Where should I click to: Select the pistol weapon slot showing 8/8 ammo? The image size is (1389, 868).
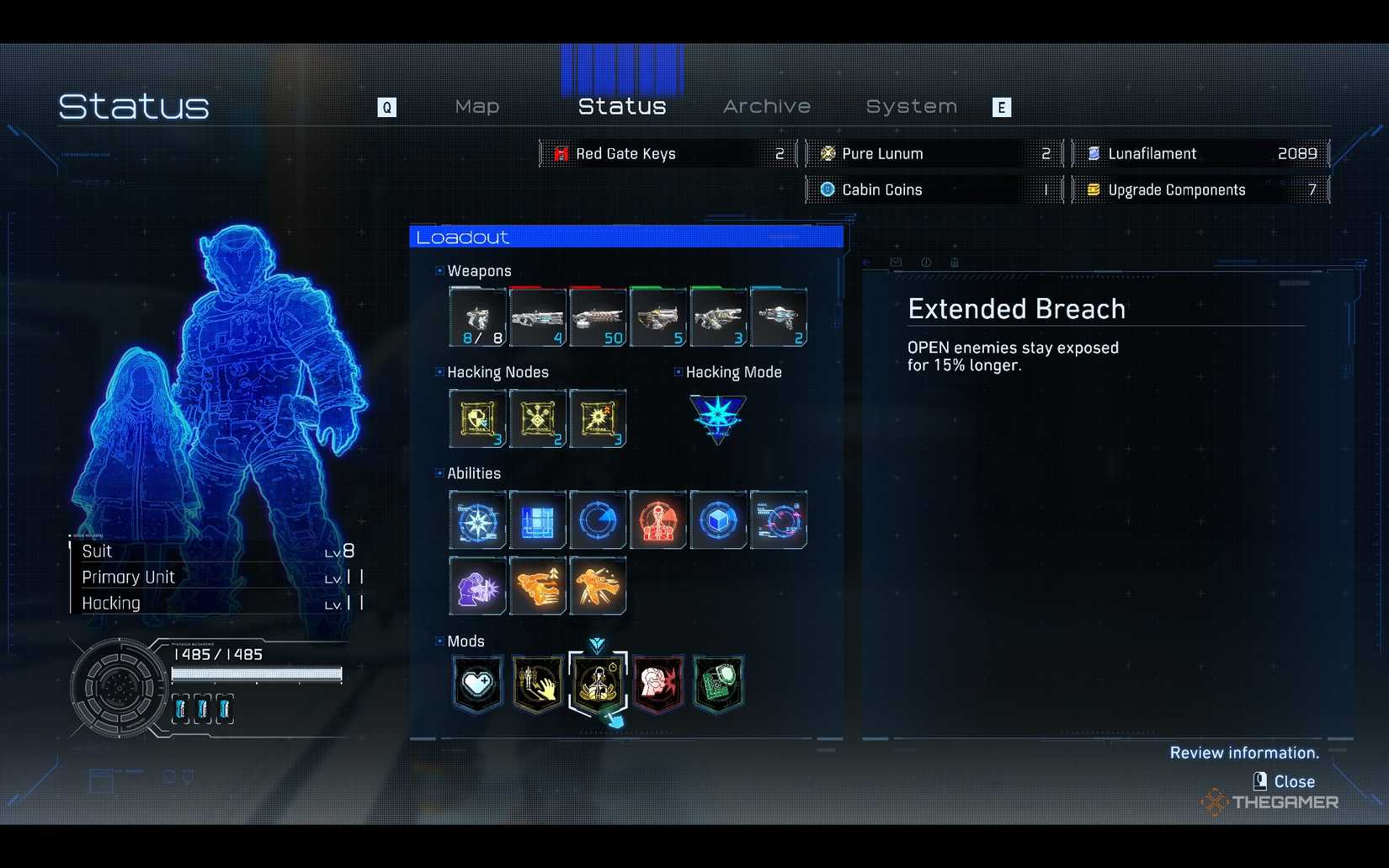[x=476, y=317]
